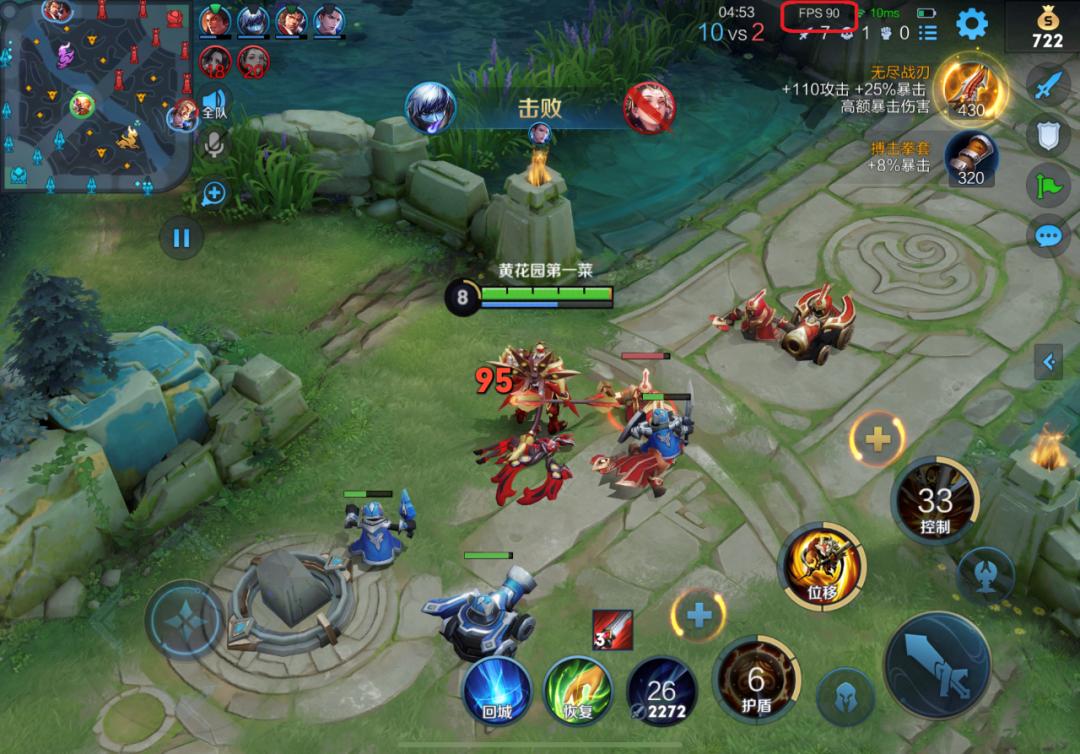Toggle the 全队 team voice speaker

(214, 103)
